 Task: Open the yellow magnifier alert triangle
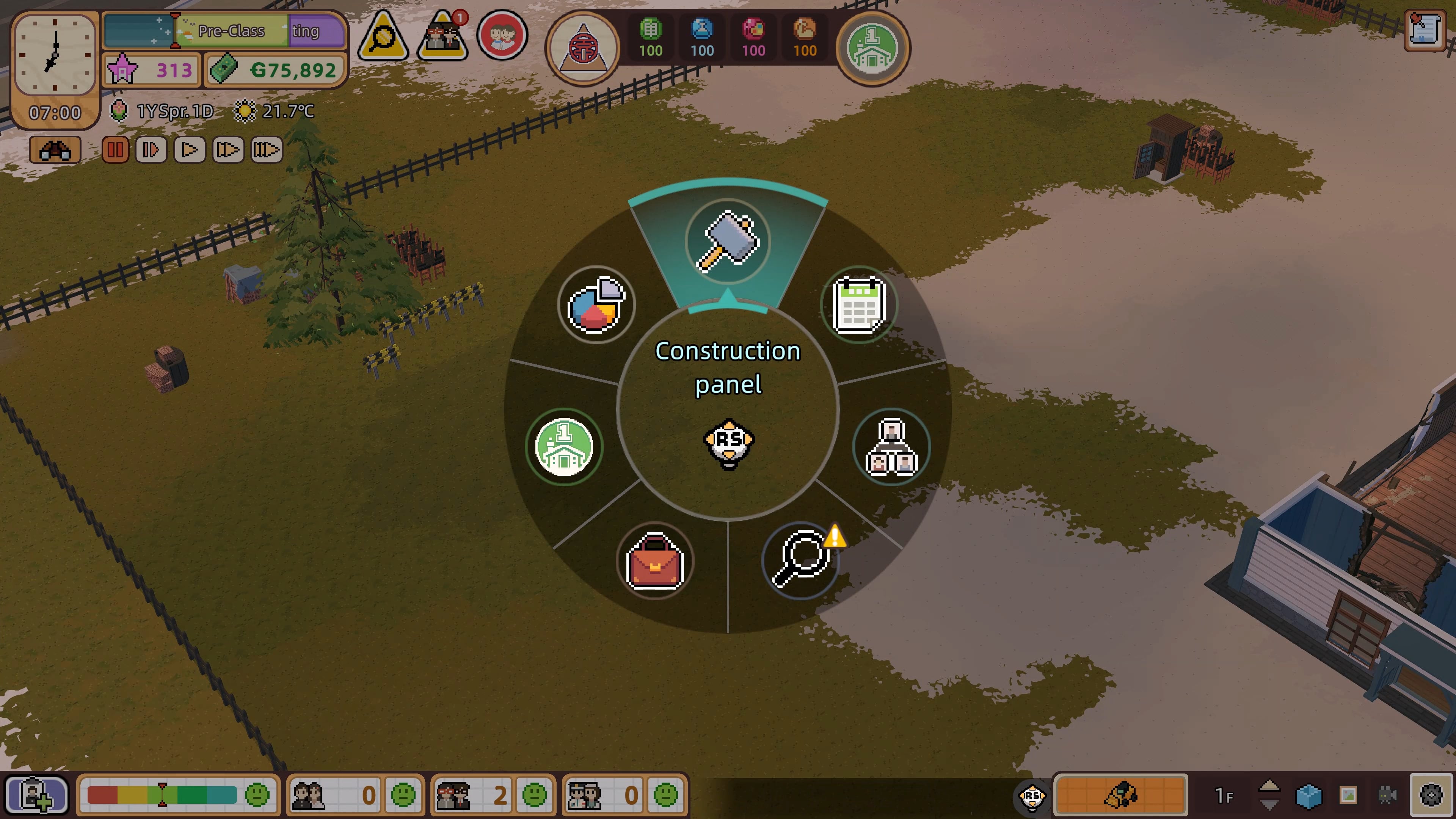[x=383, y=37]
